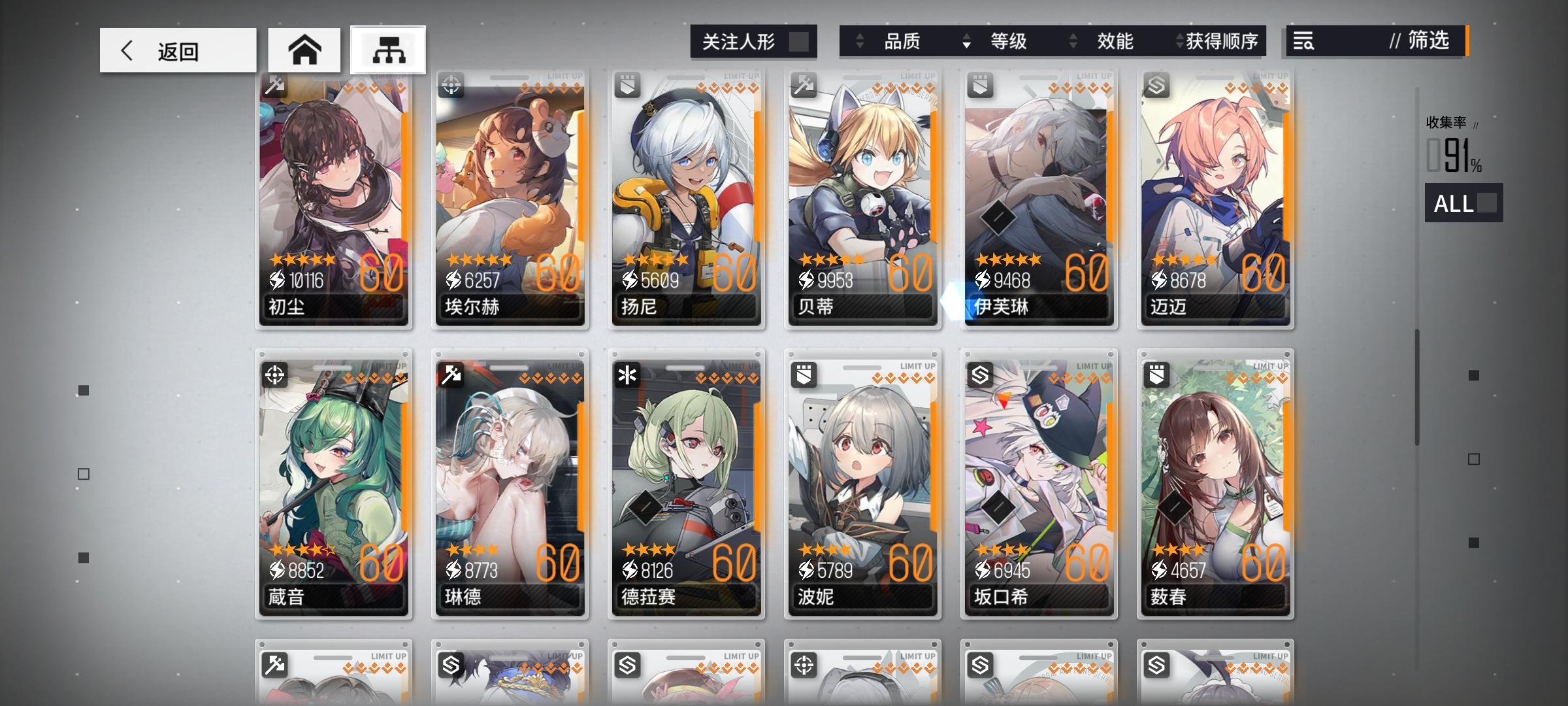Select the 波妮 character card

click(862, 484)
